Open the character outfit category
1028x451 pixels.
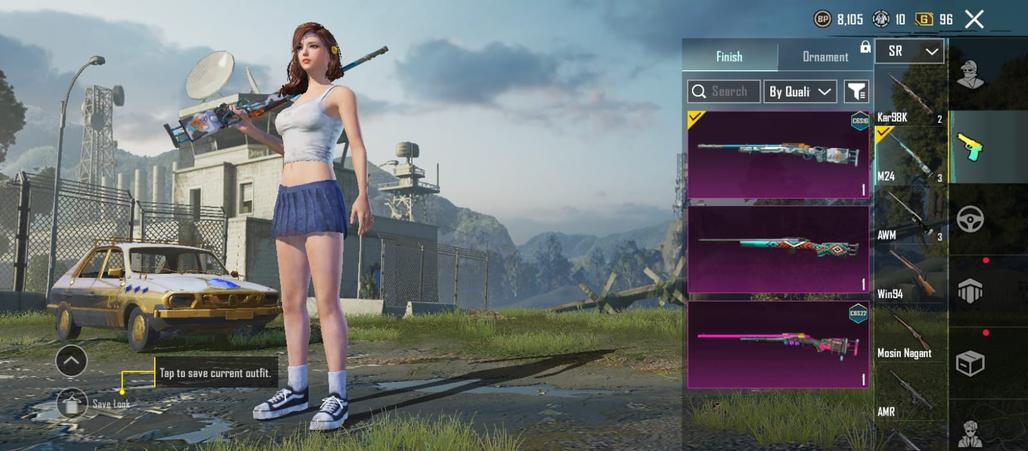click(970, 73)
